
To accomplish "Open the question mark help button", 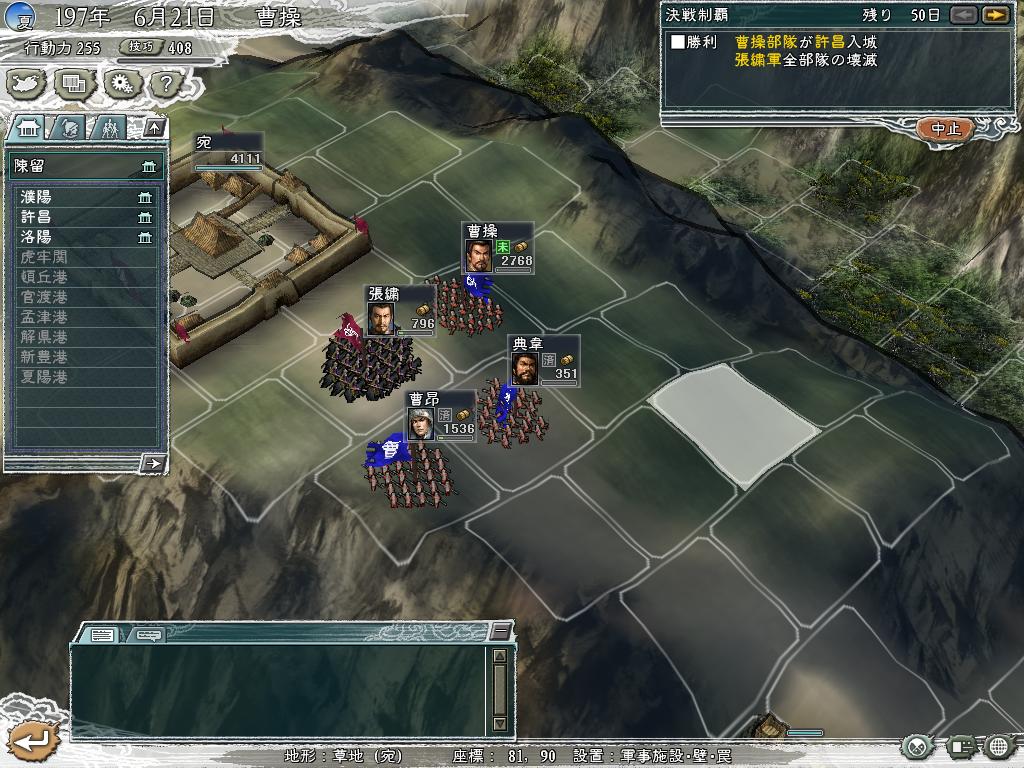I will (x=163, y=83).
